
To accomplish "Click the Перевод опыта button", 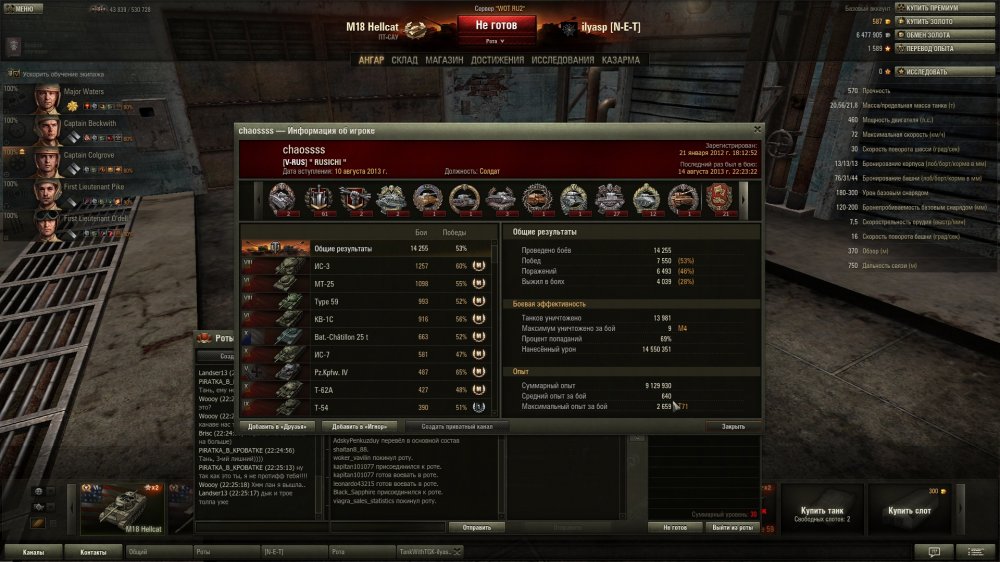I will tap(937, 48).
